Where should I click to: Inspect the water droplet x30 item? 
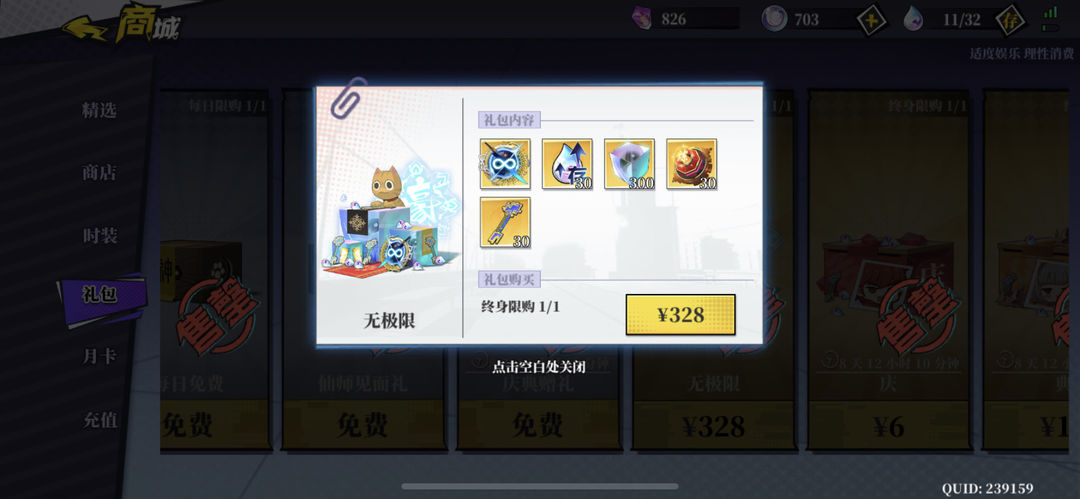pyautogui.click(x=567, y=164)
